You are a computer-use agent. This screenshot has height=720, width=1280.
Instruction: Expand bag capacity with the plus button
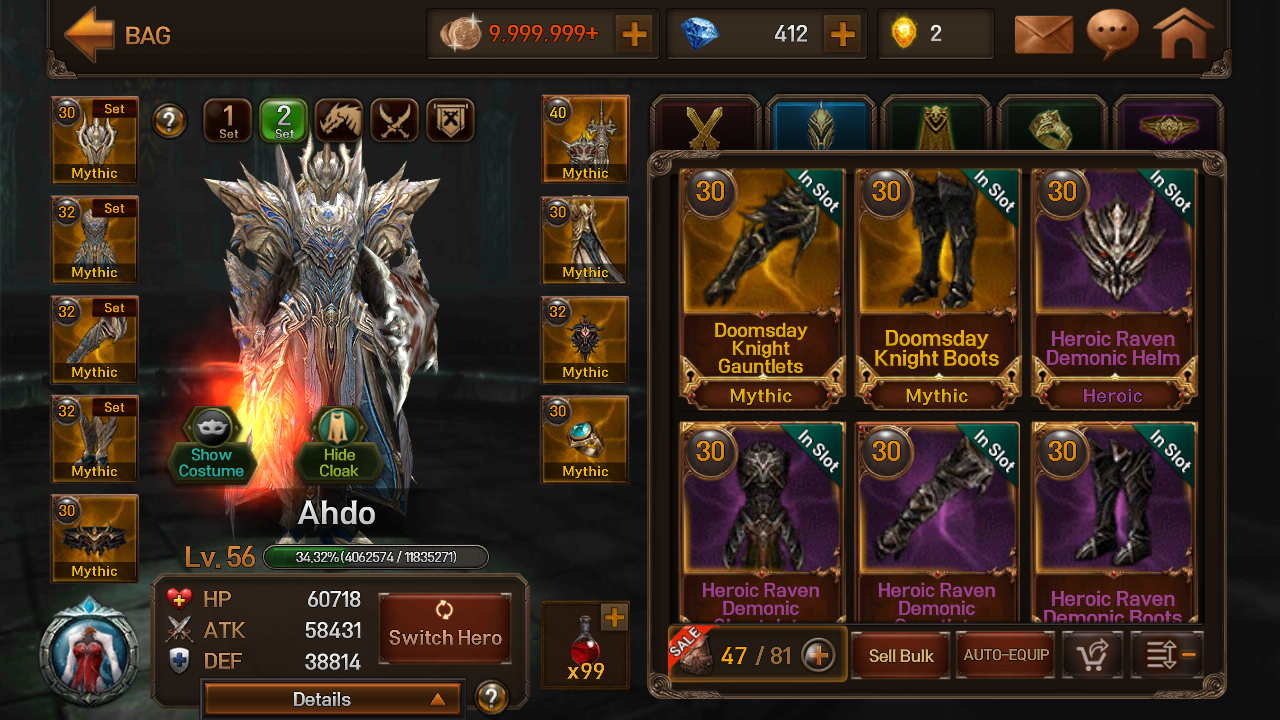[x=818, y=656]
